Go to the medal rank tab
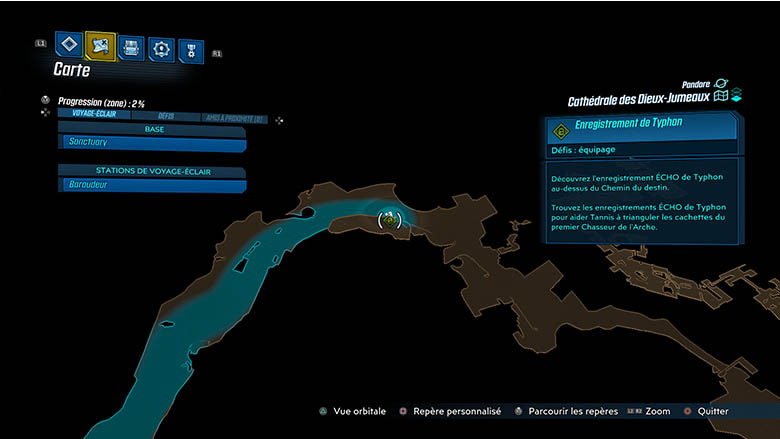The width and height of the screenshot is (780, 439). pyautogui.click(x=190, y=50)
